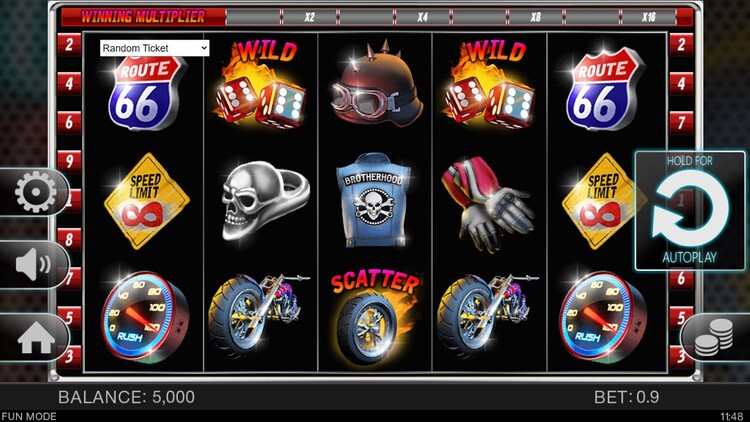The image size is (750, 422).
Task: Toggle the sound speaker button
Action: point(33,265)
